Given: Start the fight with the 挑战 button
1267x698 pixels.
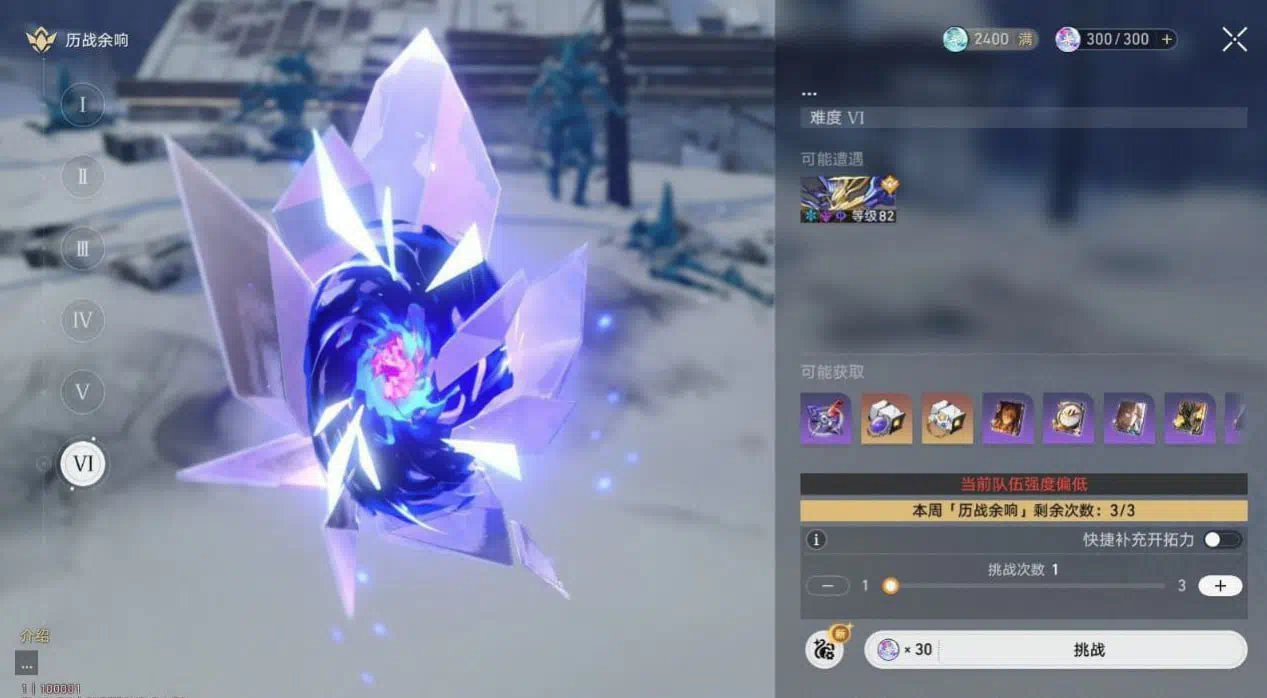Looking at the screenshot, I should pos(1088,650).
